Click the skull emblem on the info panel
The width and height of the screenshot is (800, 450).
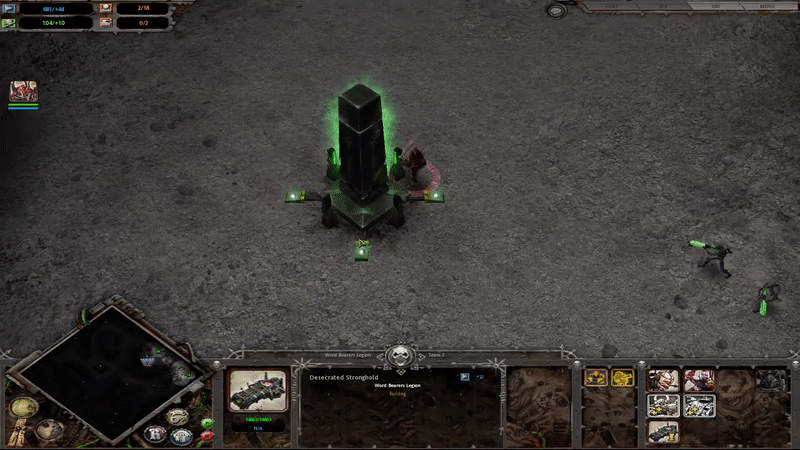(x=401, y=356)
